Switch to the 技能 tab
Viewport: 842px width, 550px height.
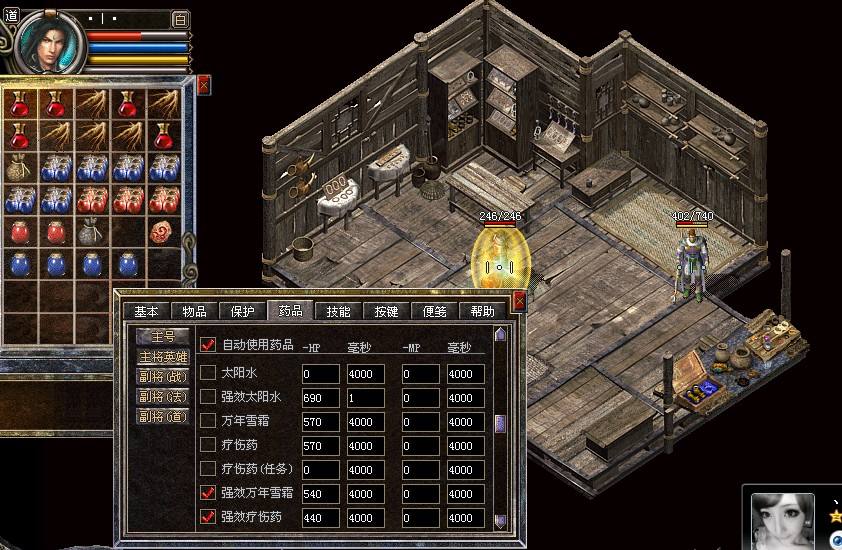[x=338, y=312]
